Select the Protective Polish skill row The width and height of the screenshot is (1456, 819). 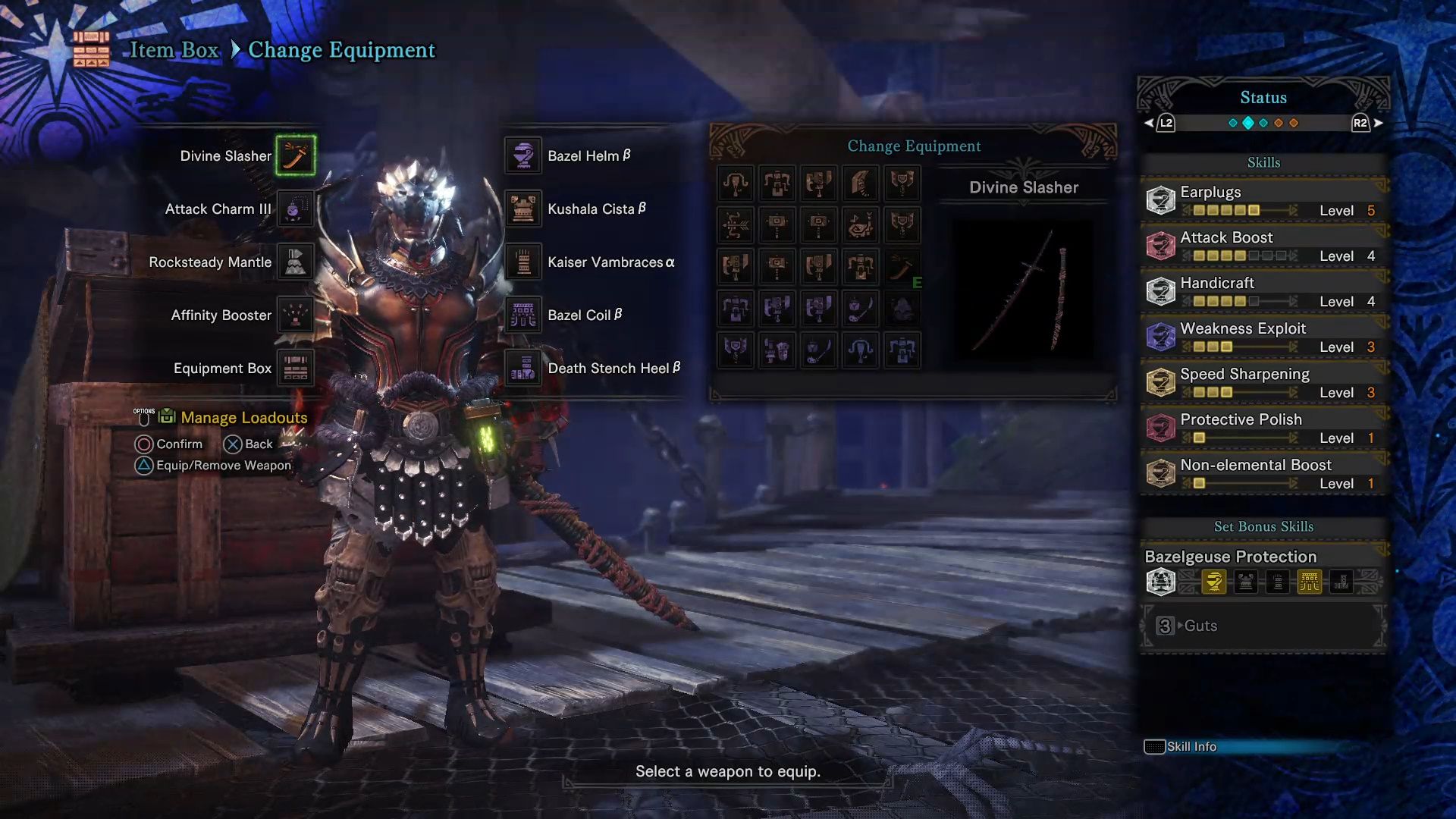(1263, 428)
